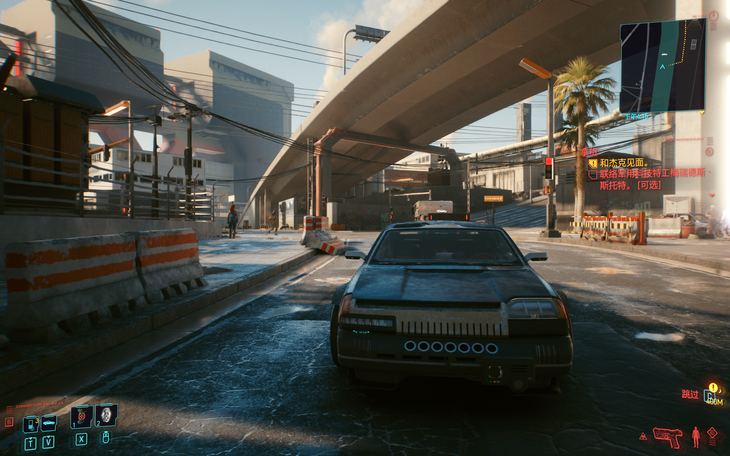Open the city minimap
This screenshot has width=730, height=456.
662,65
